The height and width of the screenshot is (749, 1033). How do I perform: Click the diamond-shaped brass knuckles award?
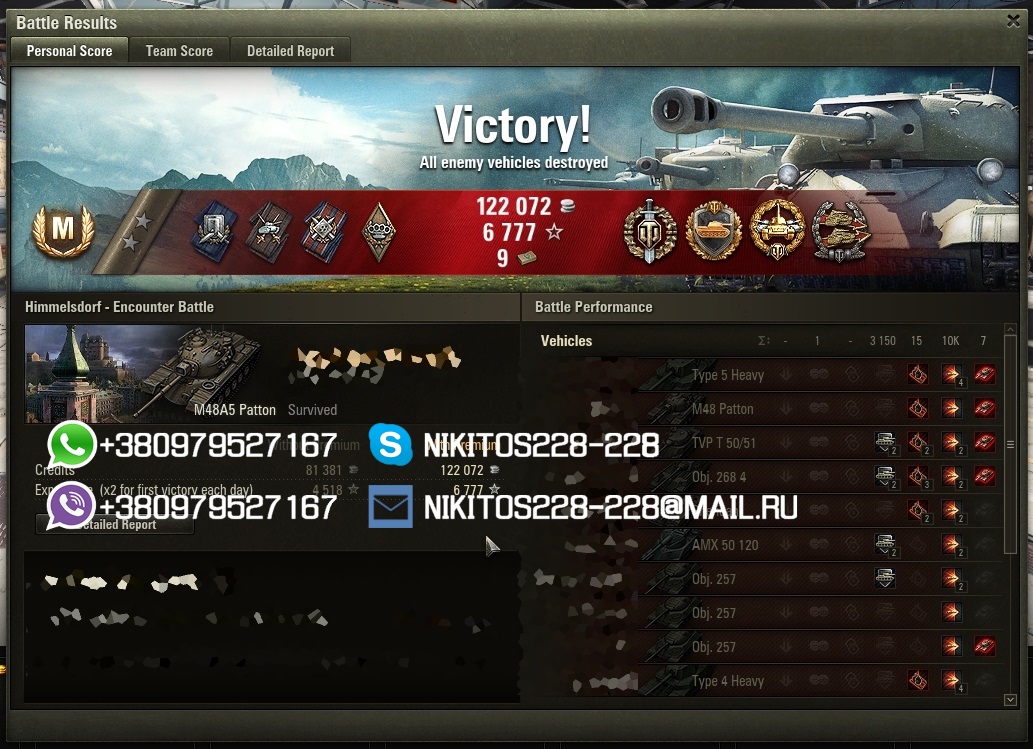[378, 231]
